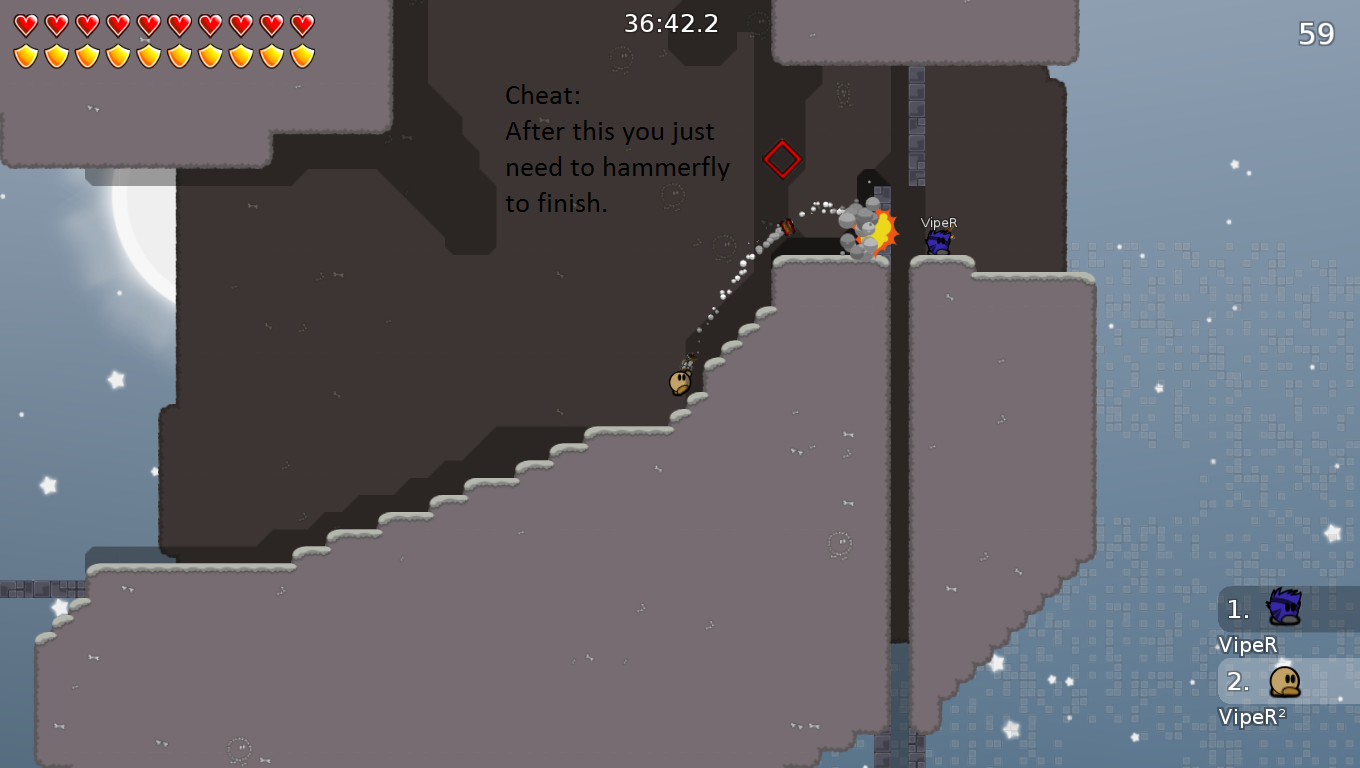Click the VipeR nametag above the purple tee
Image resolution: width=1360 pixels, height=768 pixels.
point(938,222)
